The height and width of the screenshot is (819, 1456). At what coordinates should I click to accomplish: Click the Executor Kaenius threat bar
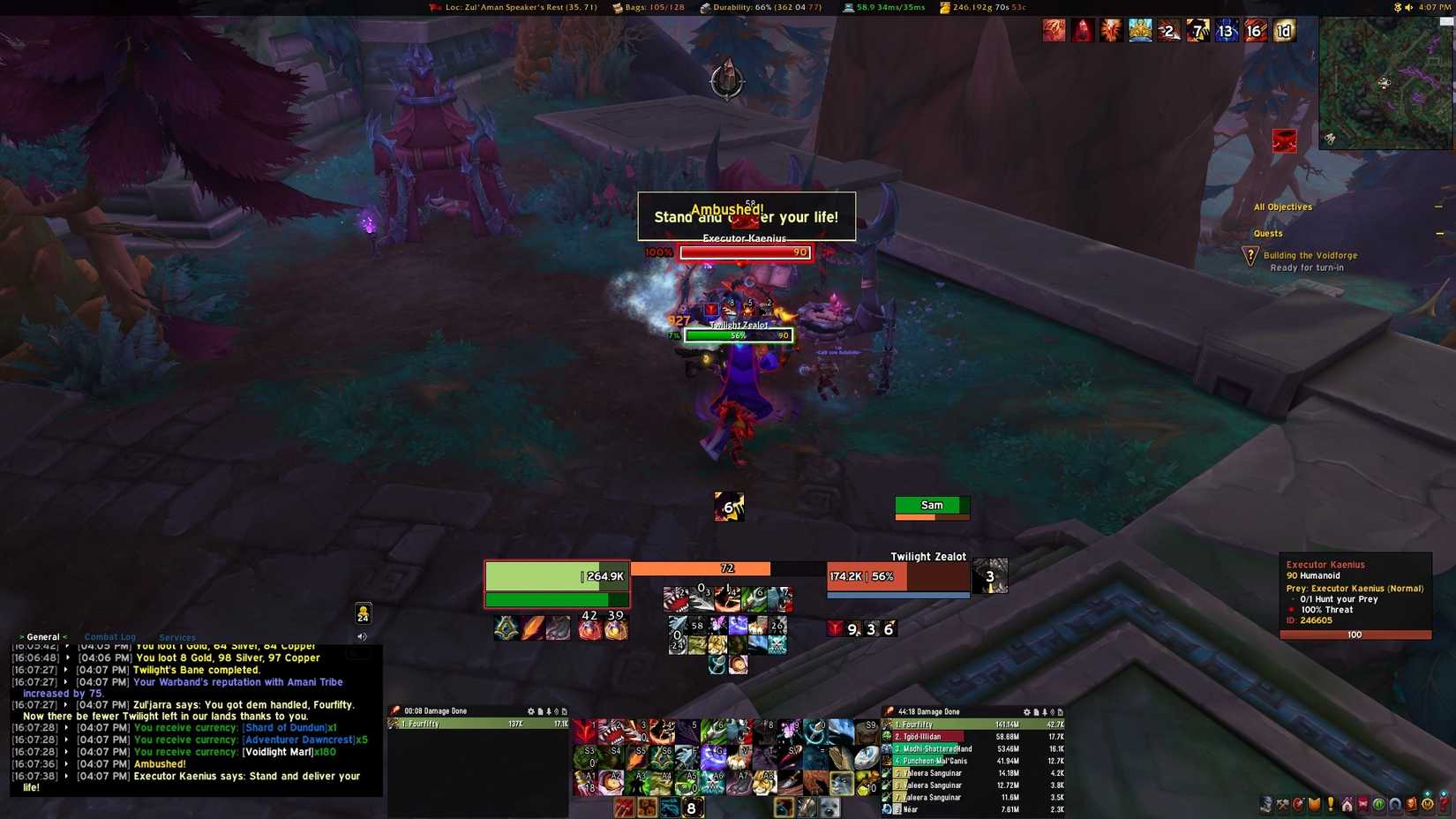pos(1355,634)
